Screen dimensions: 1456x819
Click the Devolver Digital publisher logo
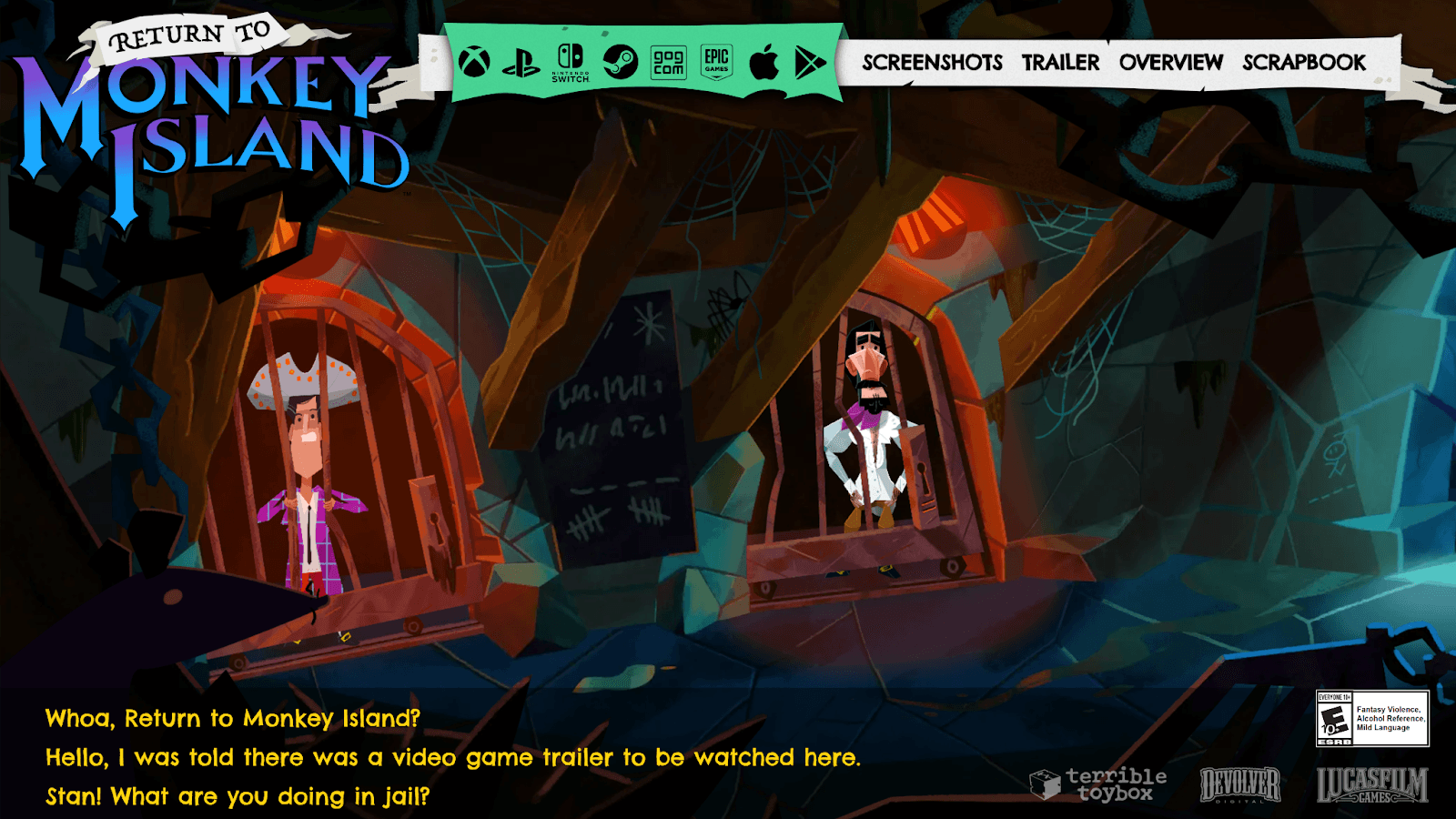[x=1238, y=784]
